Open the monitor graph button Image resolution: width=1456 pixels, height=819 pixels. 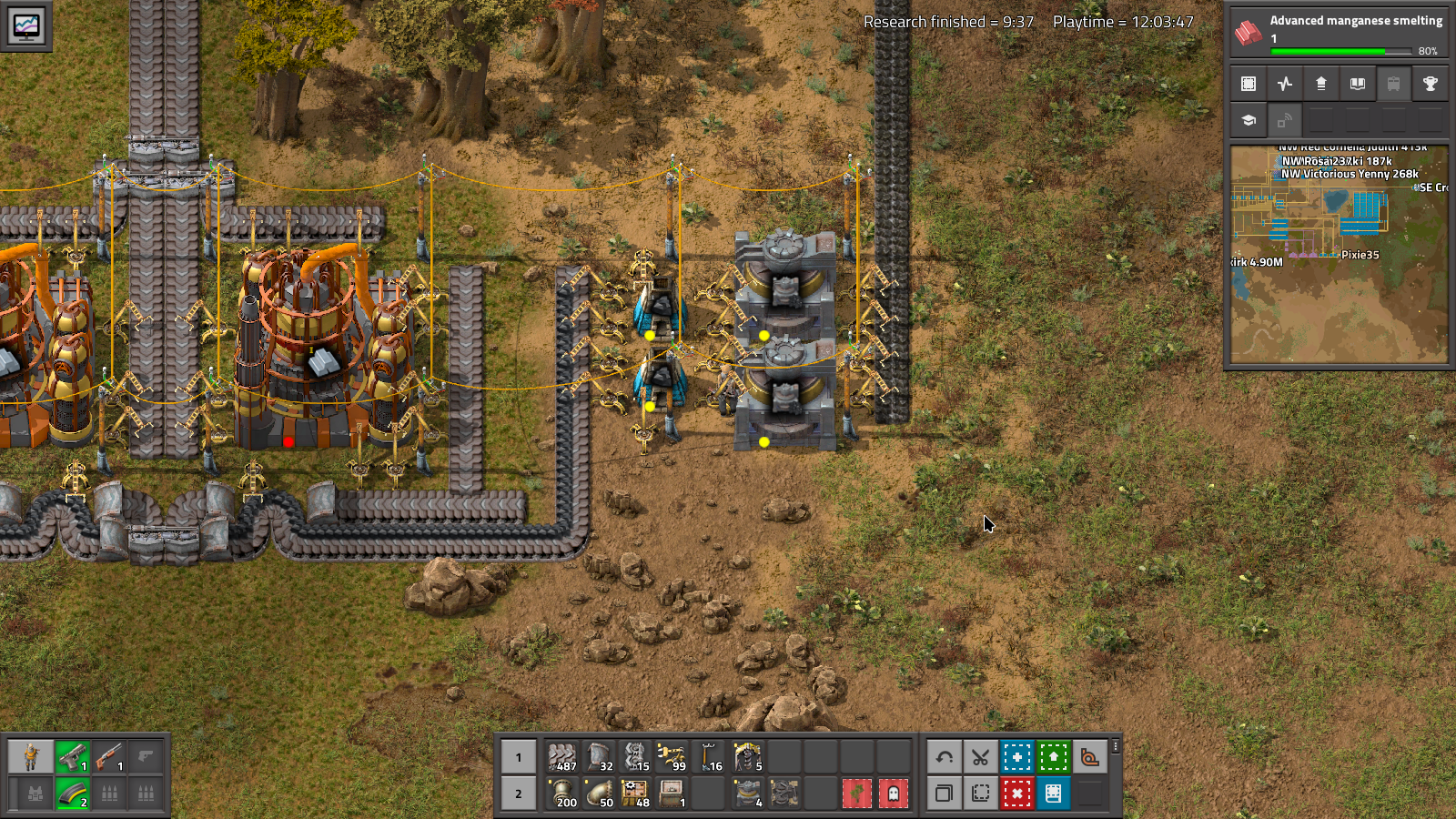tap(25, 25)
